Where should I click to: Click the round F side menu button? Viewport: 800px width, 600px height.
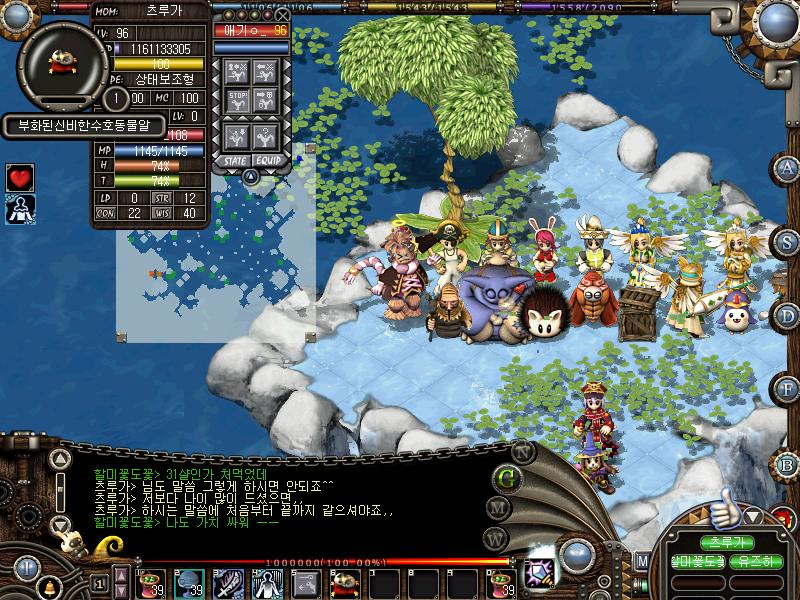tap(788, 388)
